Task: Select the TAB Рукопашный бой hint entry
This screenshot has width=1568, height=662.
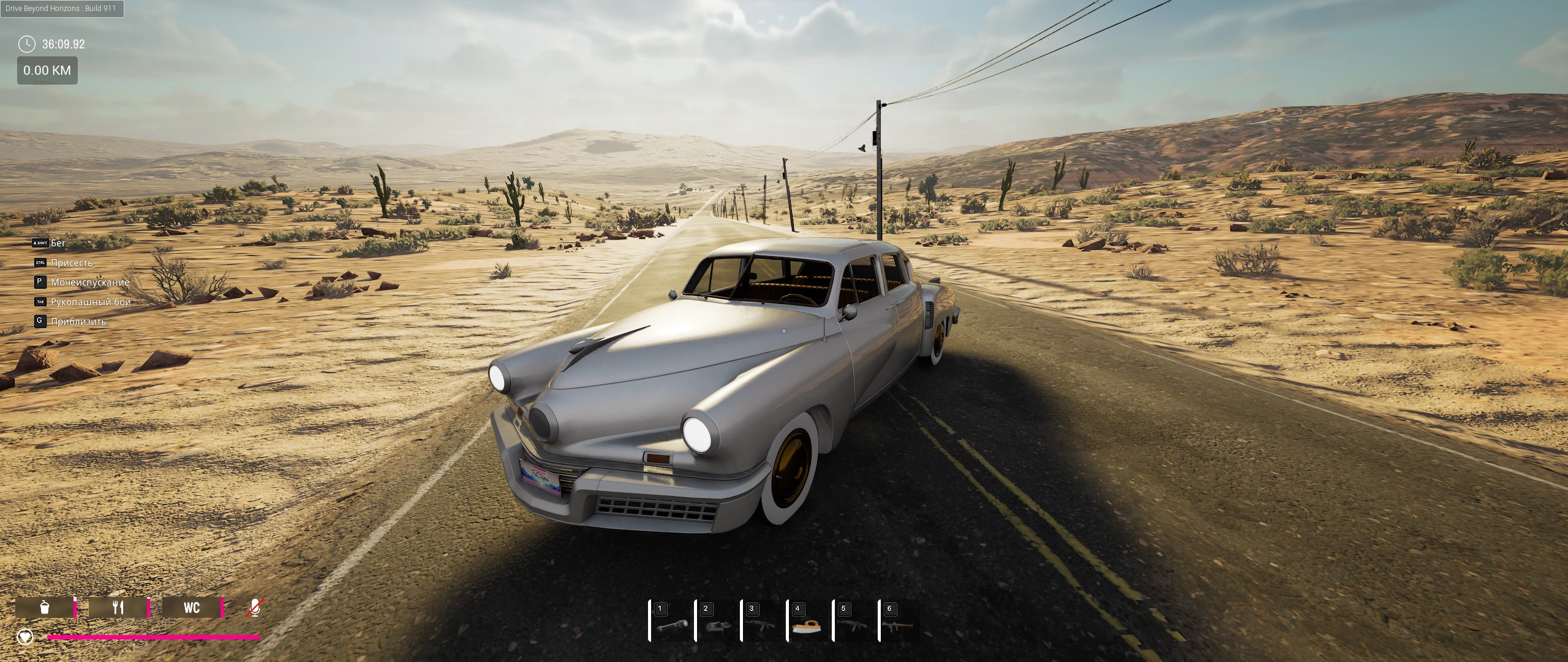Action: click(x=81, y=302)
